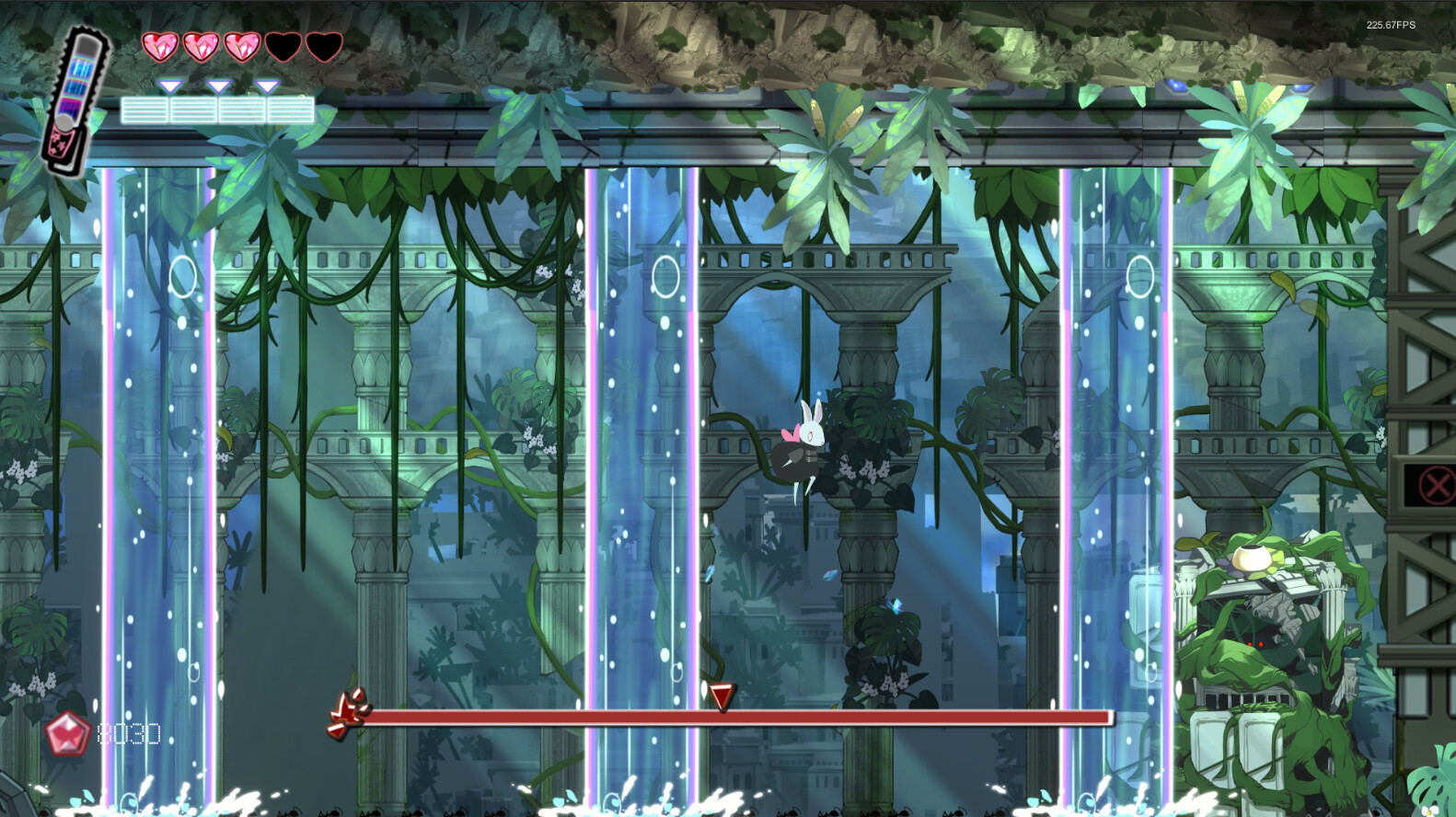
Task: Open the first segment of the SP gauge
Action: [144, 108]
